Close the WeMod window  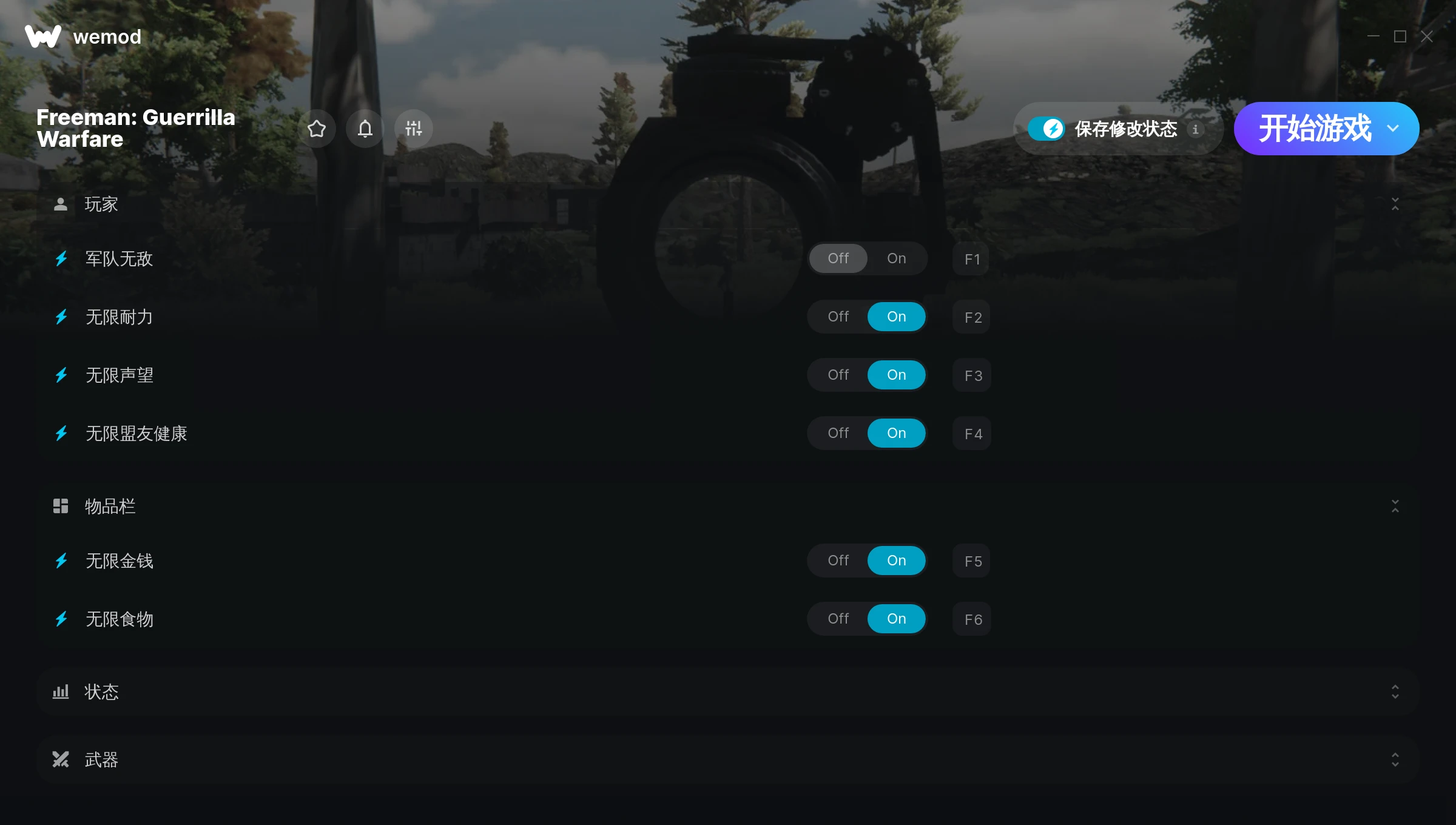click(x=1427, y=36)
